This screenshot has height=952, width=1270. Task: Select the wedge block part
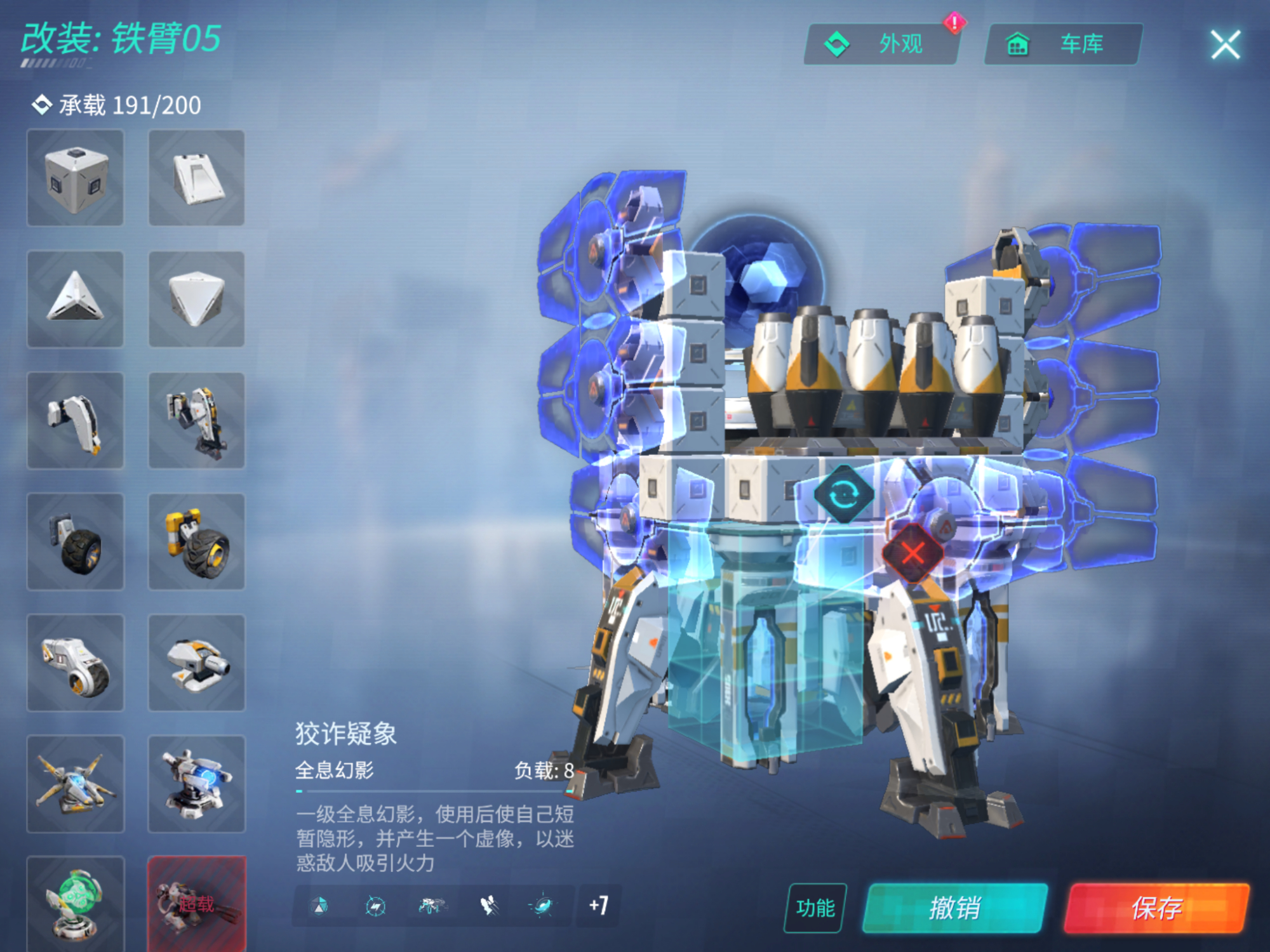pyautogui.click(x=197, y=178)
